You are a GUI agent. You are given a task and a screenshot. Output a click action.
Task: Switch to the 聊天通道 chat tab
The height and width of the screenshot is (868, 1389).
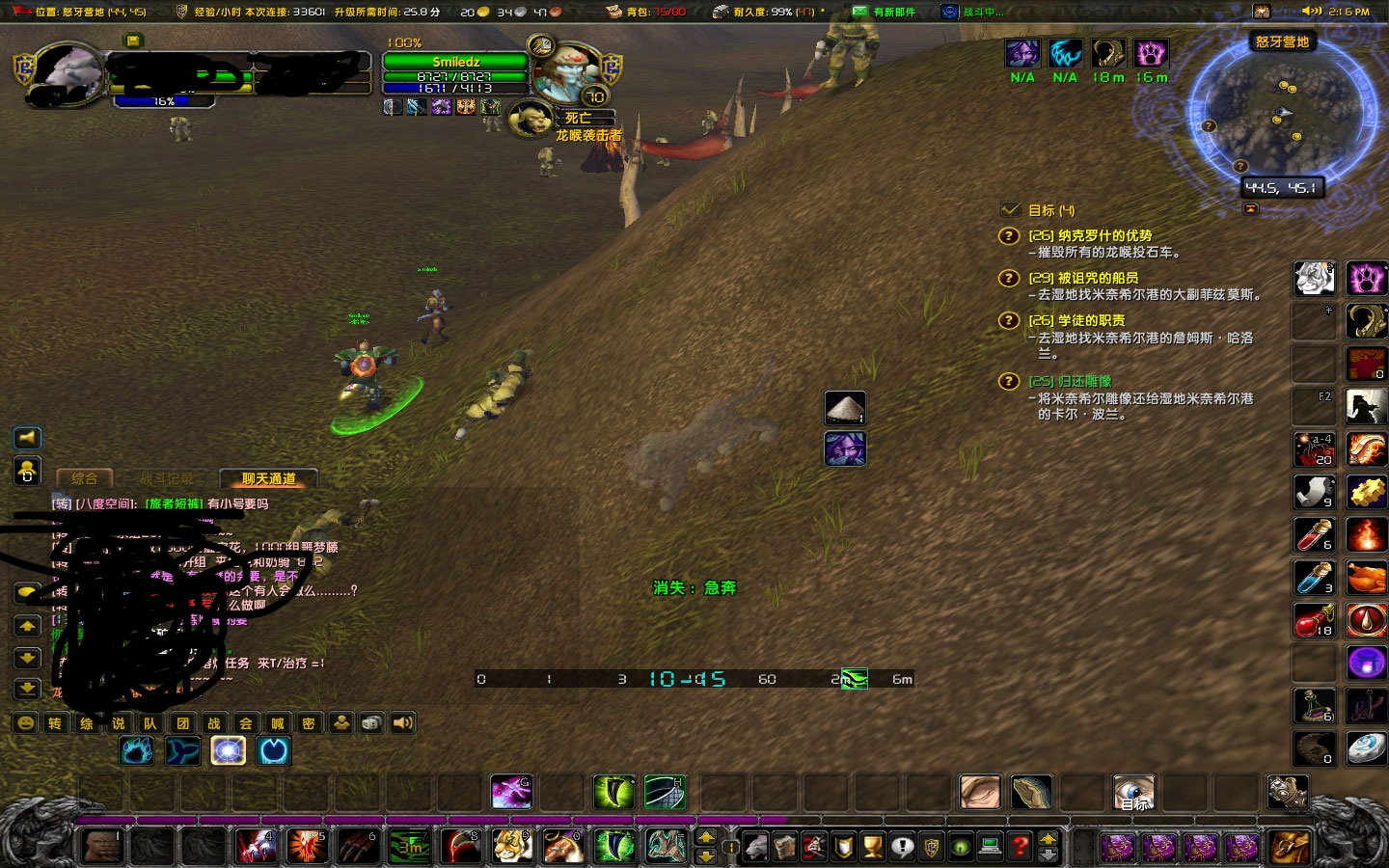click(x=268, y=478)
